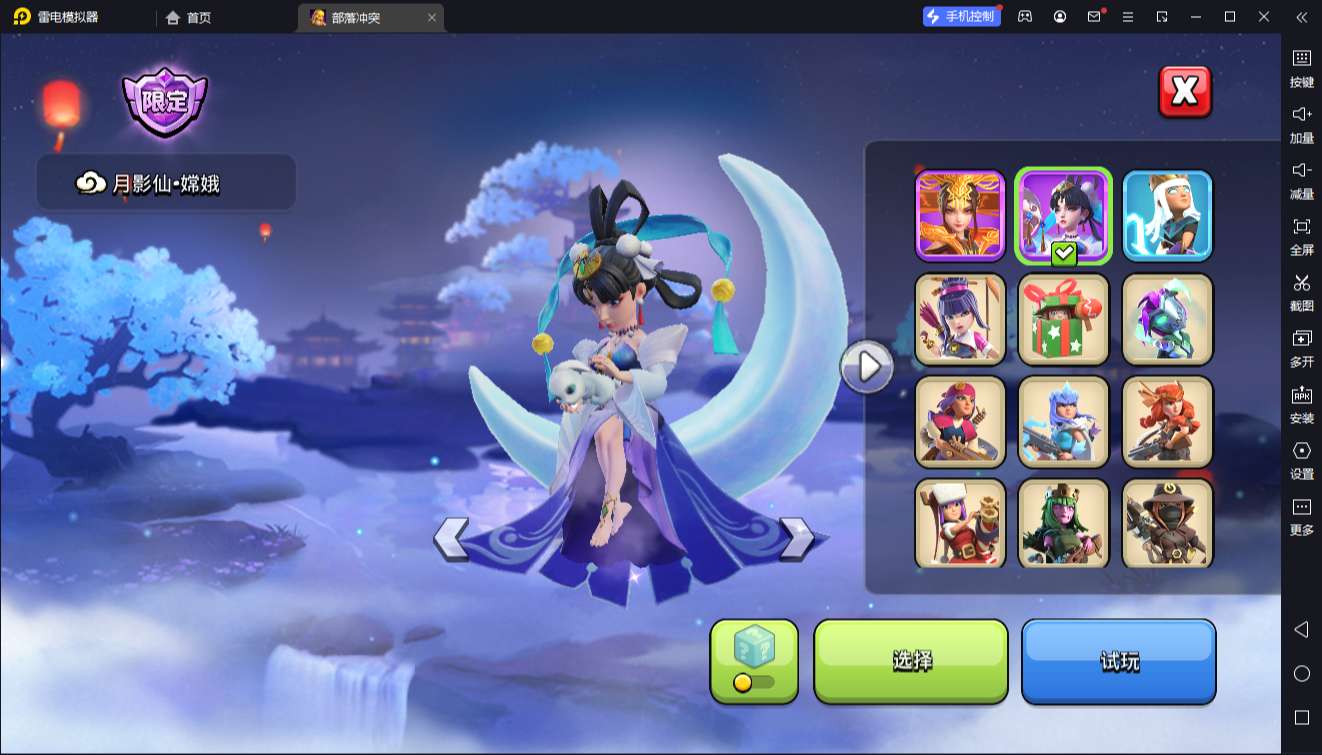Pick the pirate queen with red bandana
The height and width of the screenshot is (755, 1322).
coord(960,422)
